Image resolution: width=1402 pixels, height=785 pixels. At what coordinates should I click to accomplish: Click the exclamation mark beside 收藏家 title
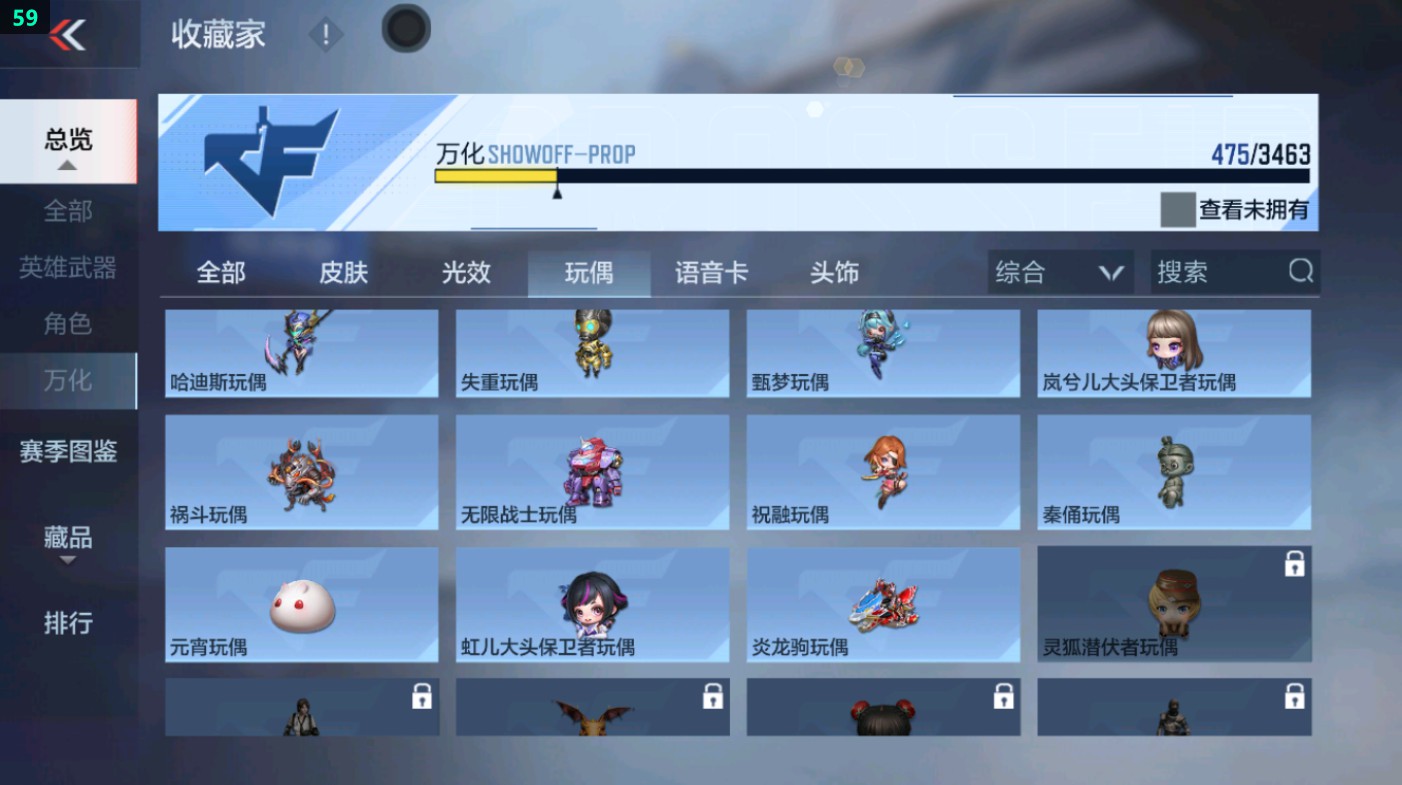[x=326, y=36]
